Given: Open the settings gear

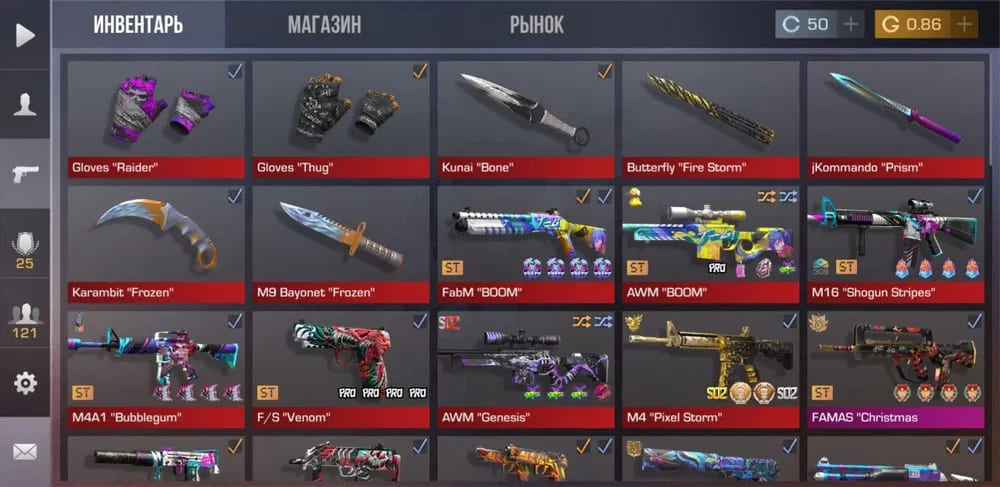Looking at the screenshot, I should (x=25, y=382).
